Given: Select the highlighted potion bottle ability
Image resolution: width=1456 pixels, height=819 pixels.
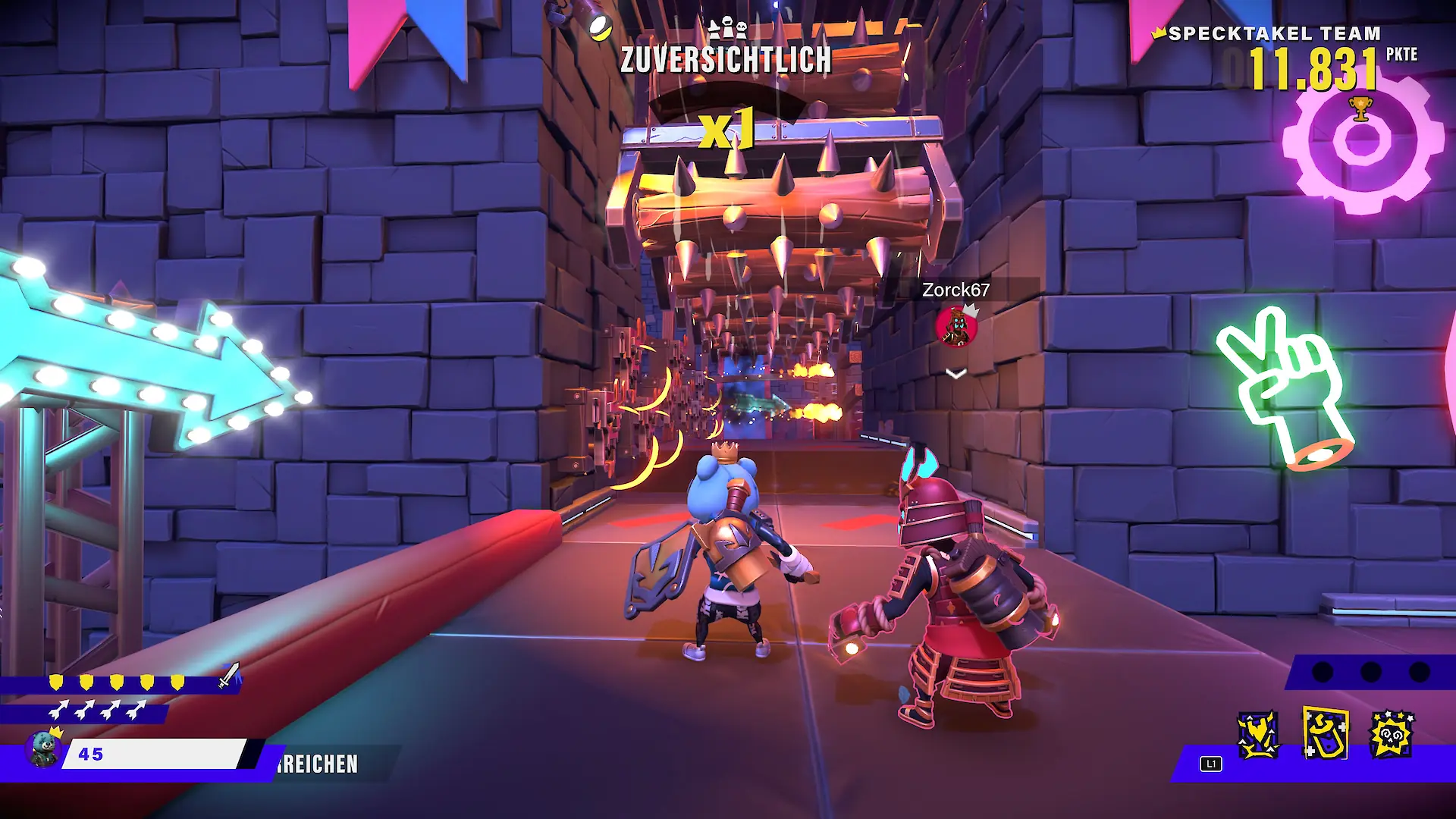Looking at the screenshot, I should pyautogui.click(x=1325, y=733).
